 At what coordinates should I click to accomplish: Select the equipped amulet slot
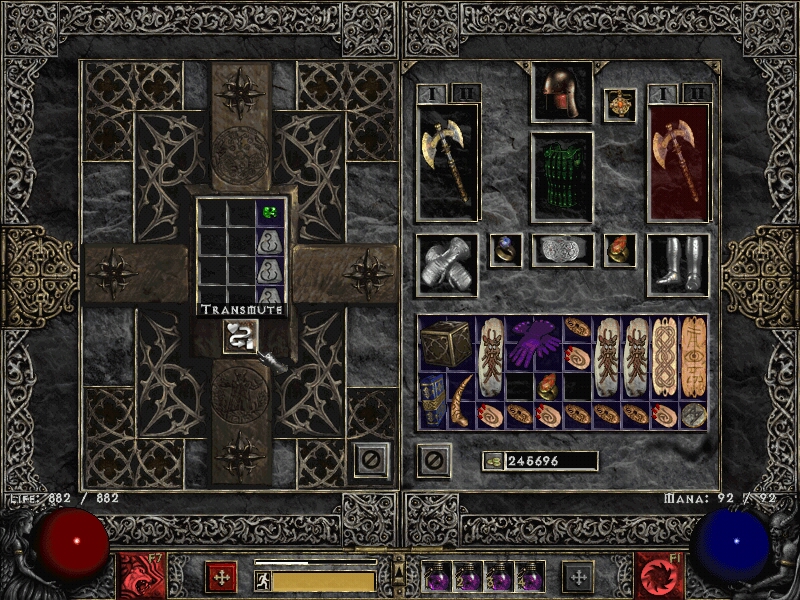pos(620,105)
